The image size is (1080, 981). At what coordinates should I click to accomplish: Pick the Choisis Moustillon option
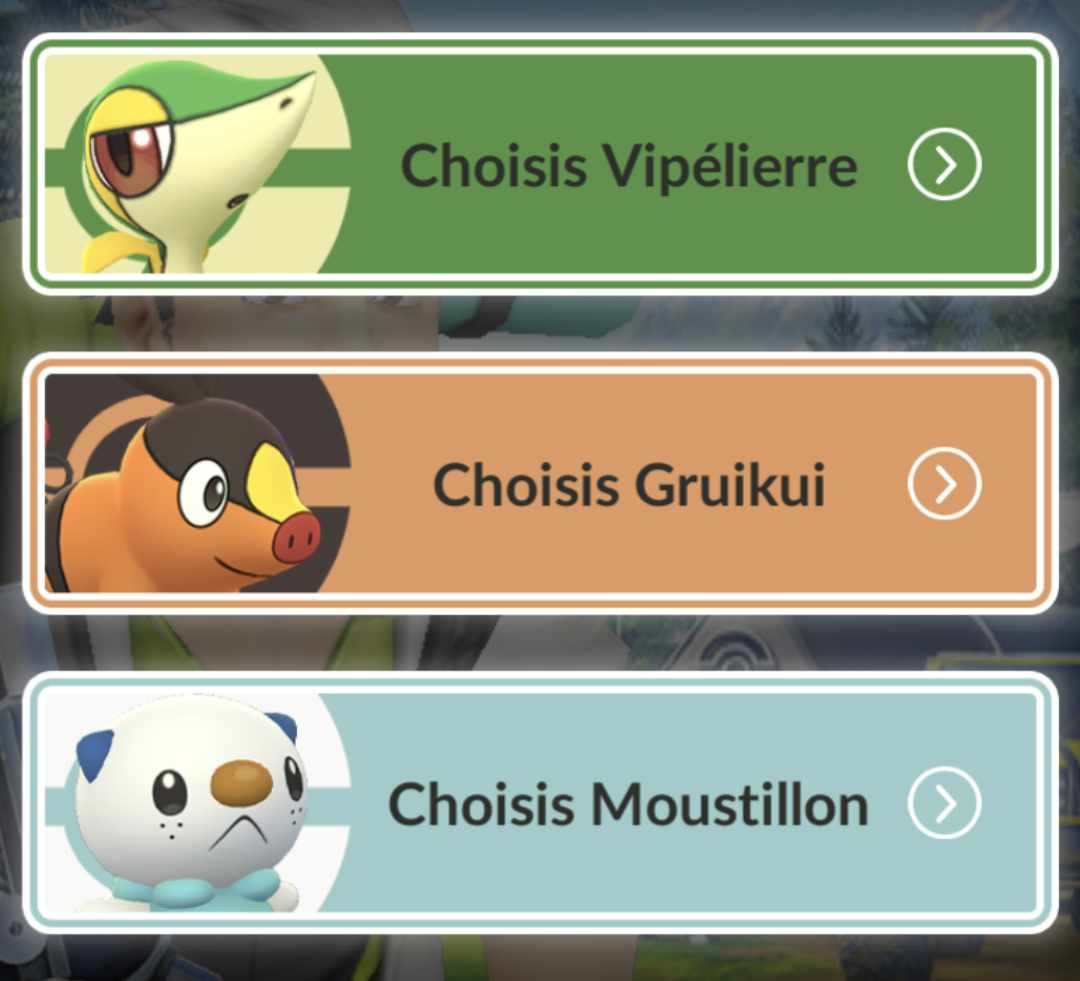[628, 803]
